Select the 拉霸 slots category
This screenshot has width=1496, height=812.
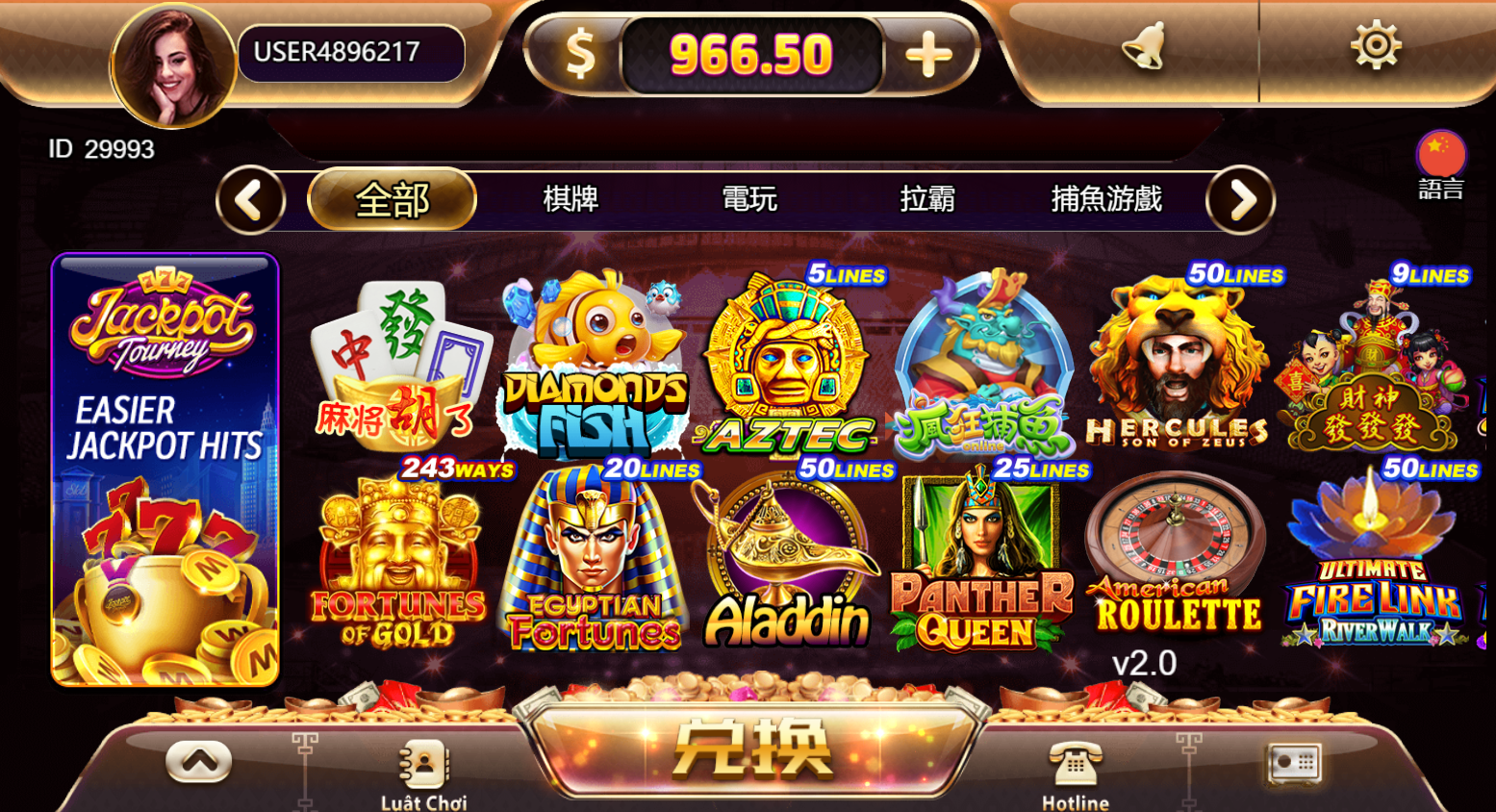pyautogui.click(x=927, y=199)
